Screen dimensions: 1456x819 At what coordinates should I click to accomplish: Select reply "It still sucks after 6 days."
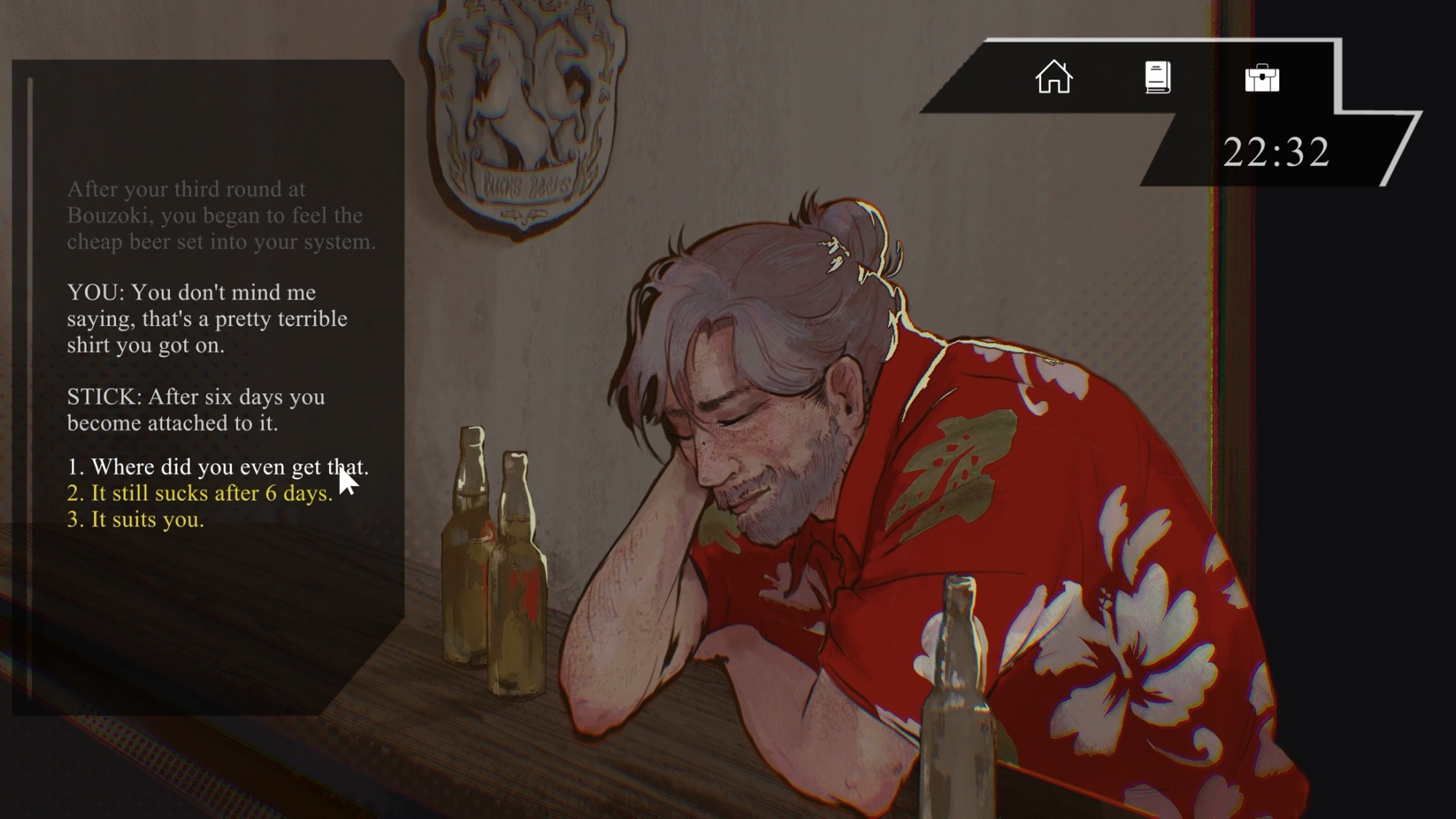[199, 493]
